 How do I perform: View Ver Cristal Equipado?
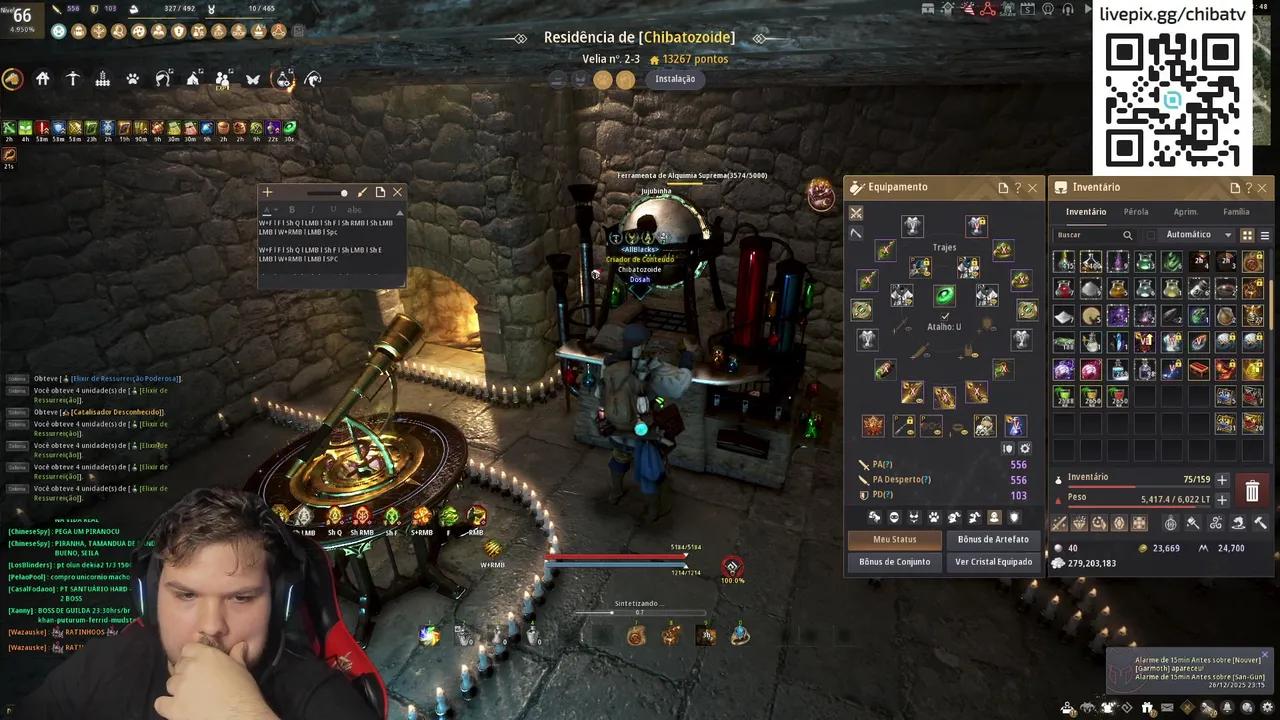click(x=992, y=562)
